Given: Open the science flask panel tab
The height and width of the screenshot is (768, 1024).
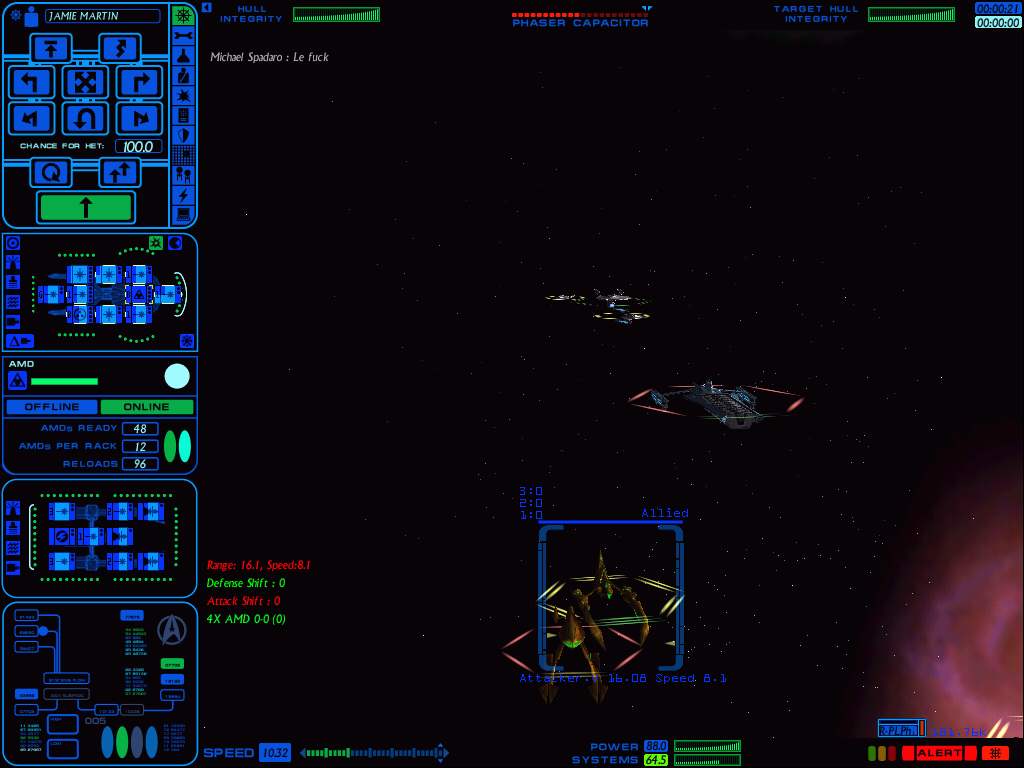Looking at the screenshot, I should (x=183, y=56).
